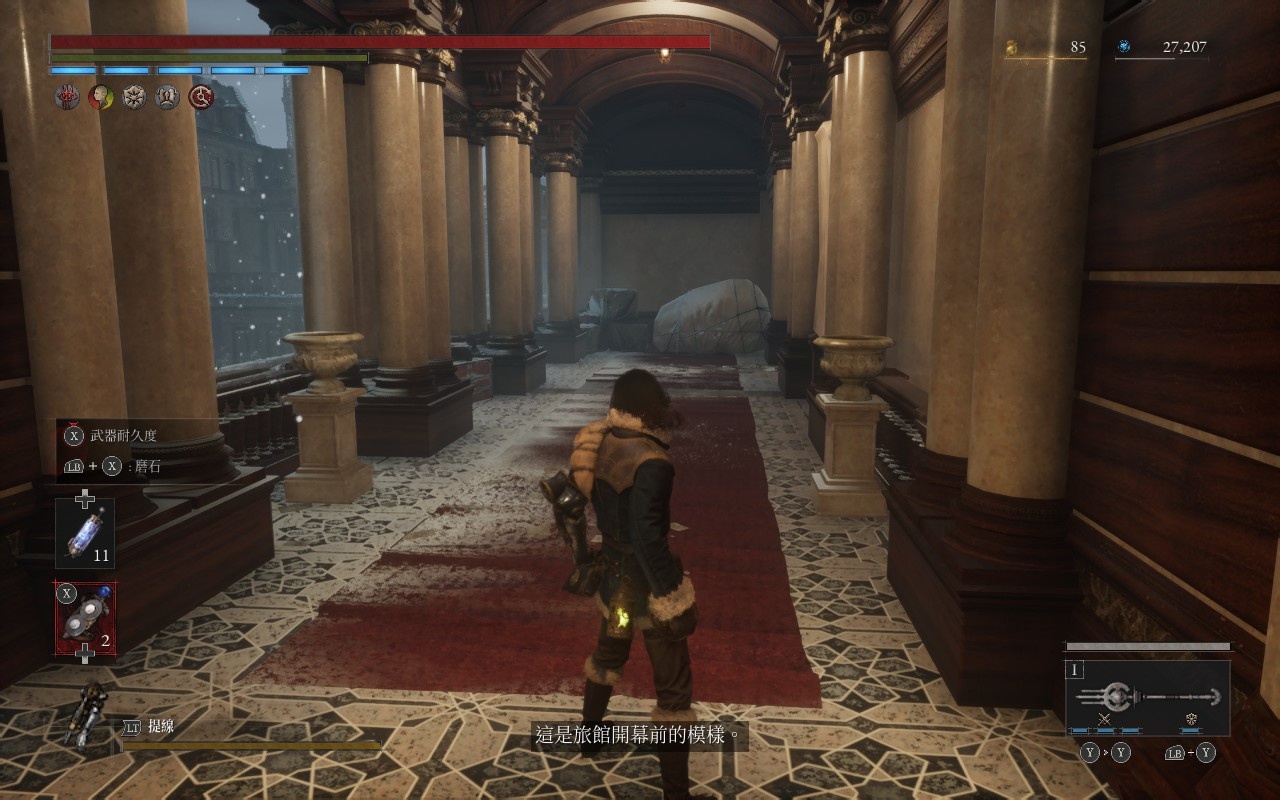1280x800 pixels.
Task: Select the Pulse Cell item slot
Action: 85,534
